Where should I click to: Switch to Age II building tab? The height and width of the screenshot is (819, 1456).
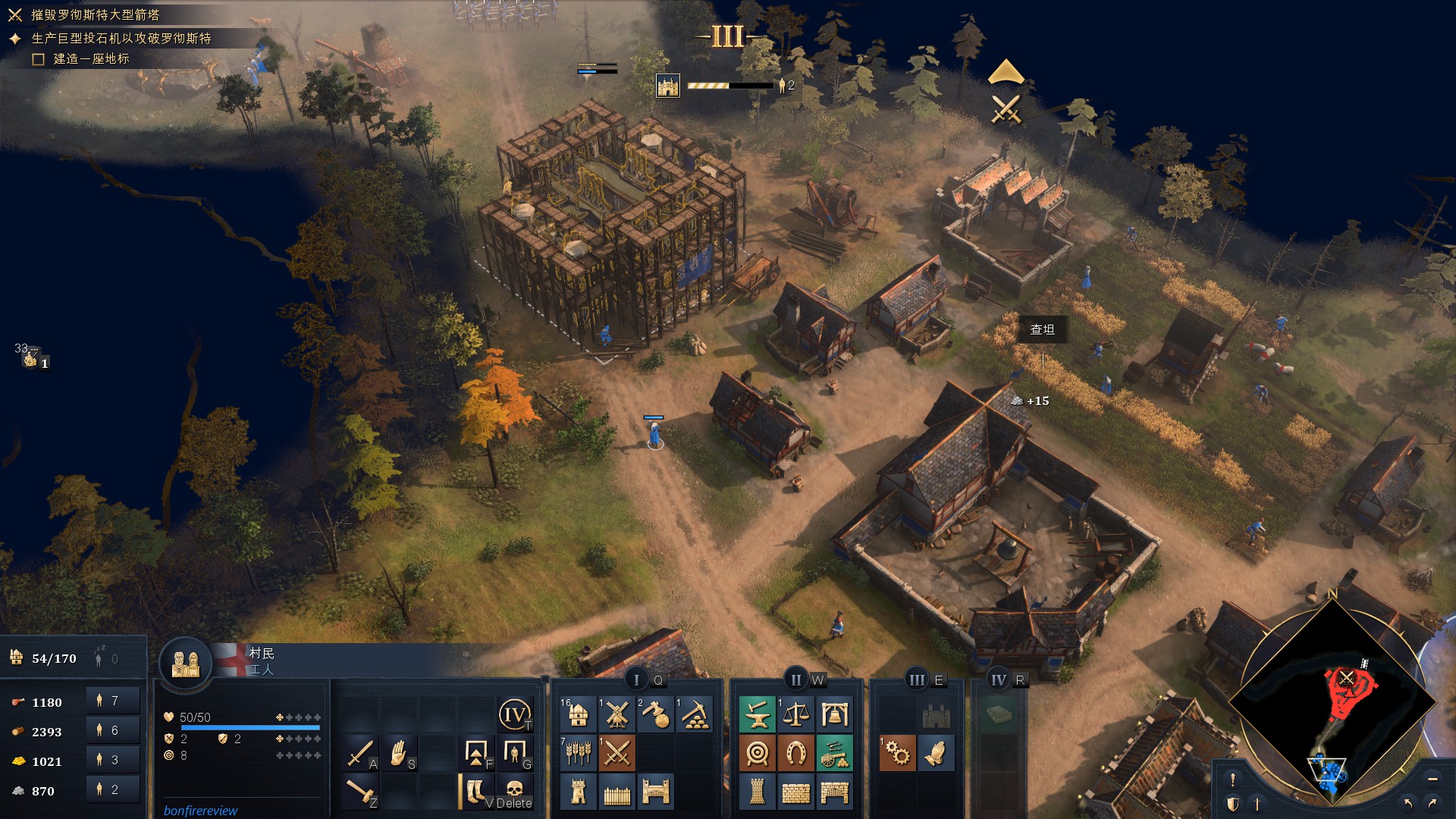(x=795, y=680)
